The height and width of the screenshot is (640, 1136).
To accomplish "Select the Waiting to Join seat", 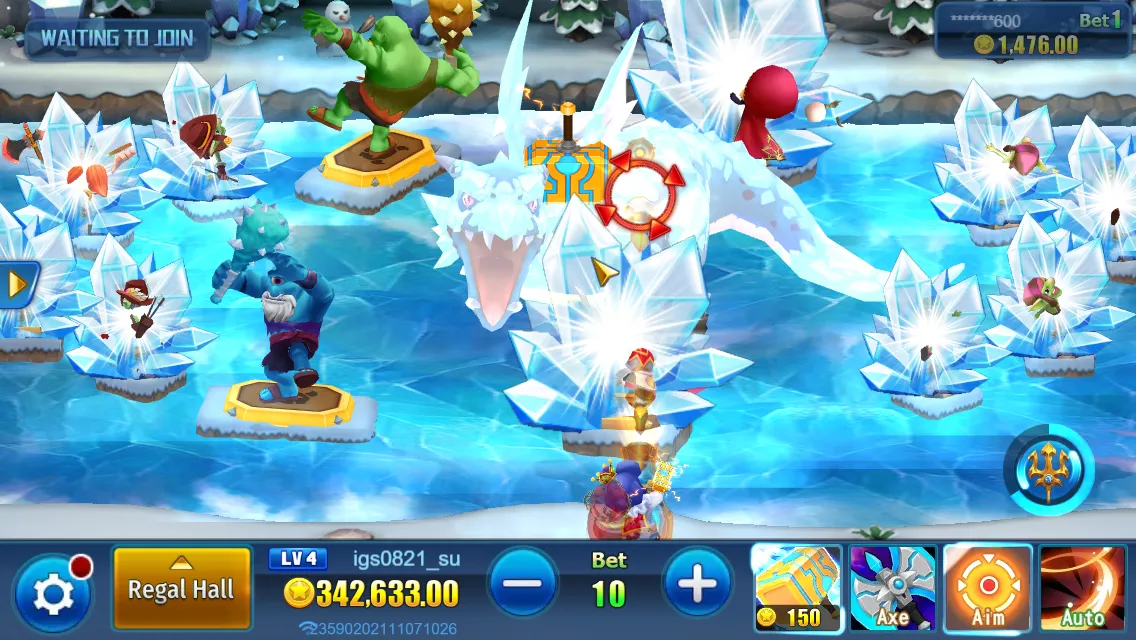I will (118, 40).
